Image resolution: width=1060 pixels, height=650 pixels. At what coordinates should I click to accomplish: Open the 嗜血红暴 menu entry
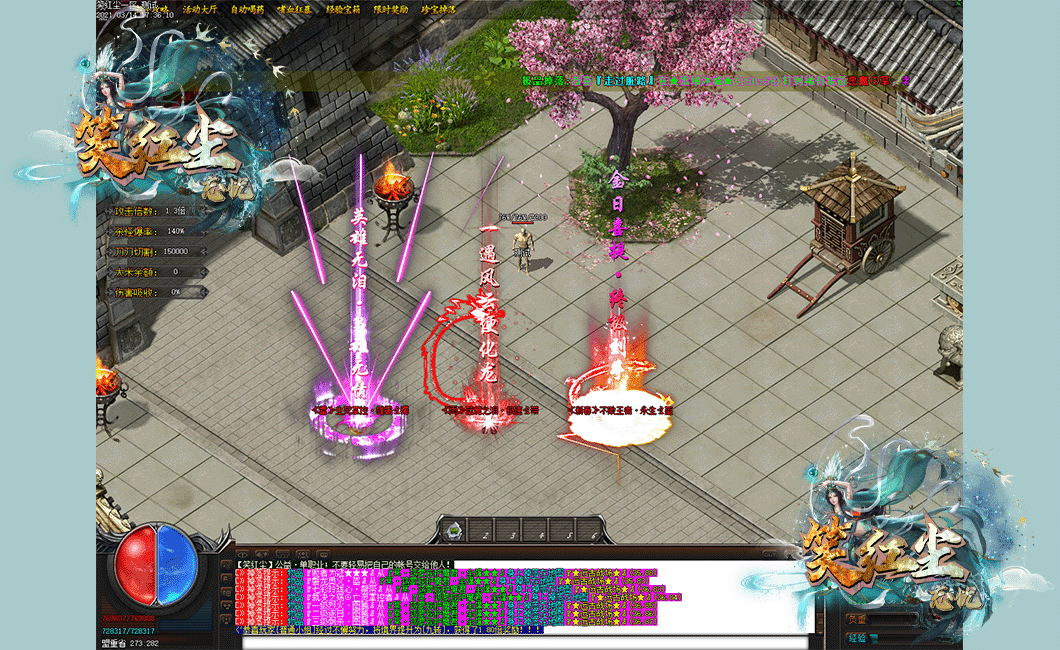pos(295,9)
